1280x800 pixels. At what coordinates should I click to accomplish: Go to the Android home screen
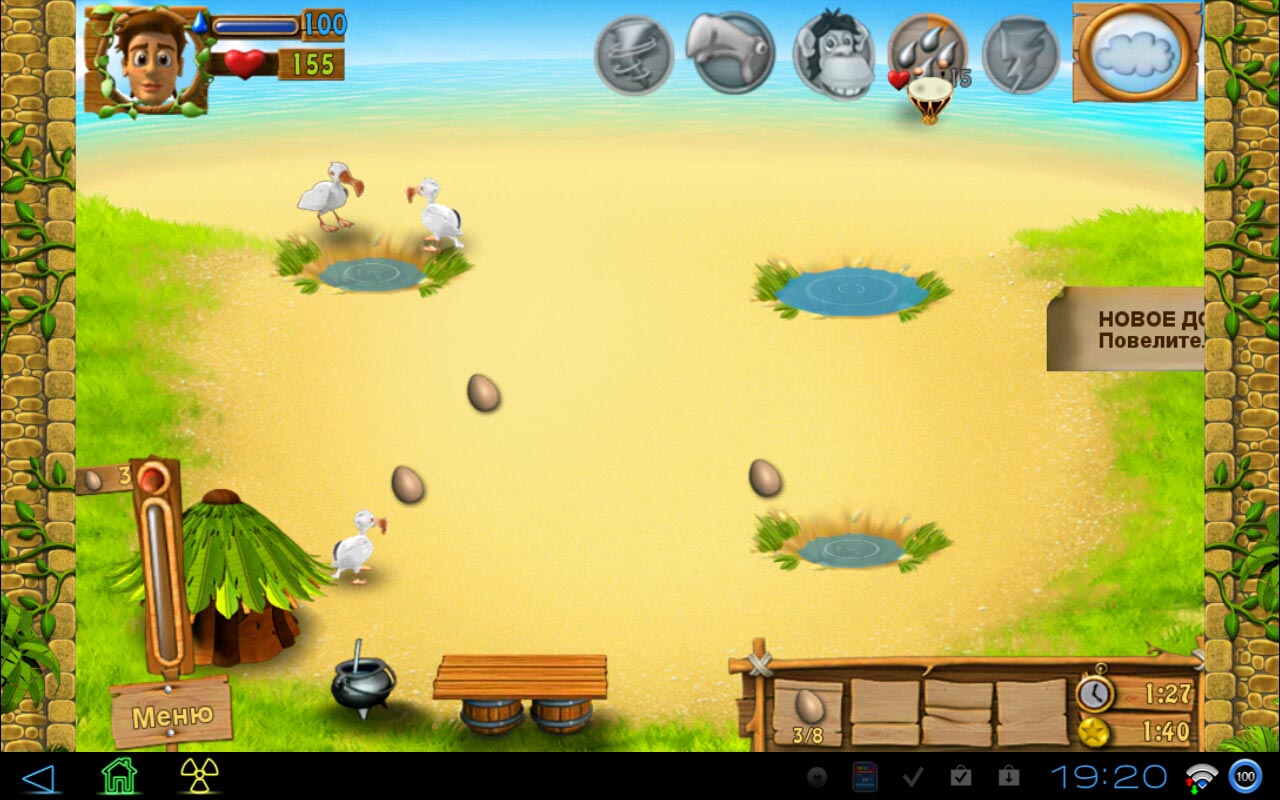pos(119,777)
